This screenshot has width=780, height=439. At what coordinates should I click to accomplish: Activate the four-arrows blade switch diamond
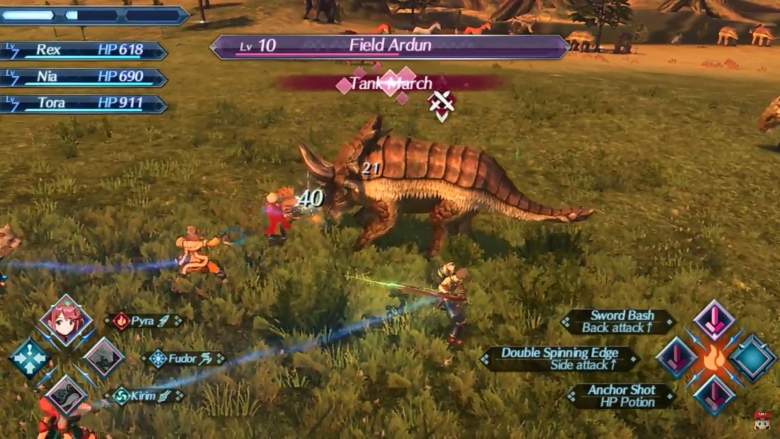pos(28,357)
